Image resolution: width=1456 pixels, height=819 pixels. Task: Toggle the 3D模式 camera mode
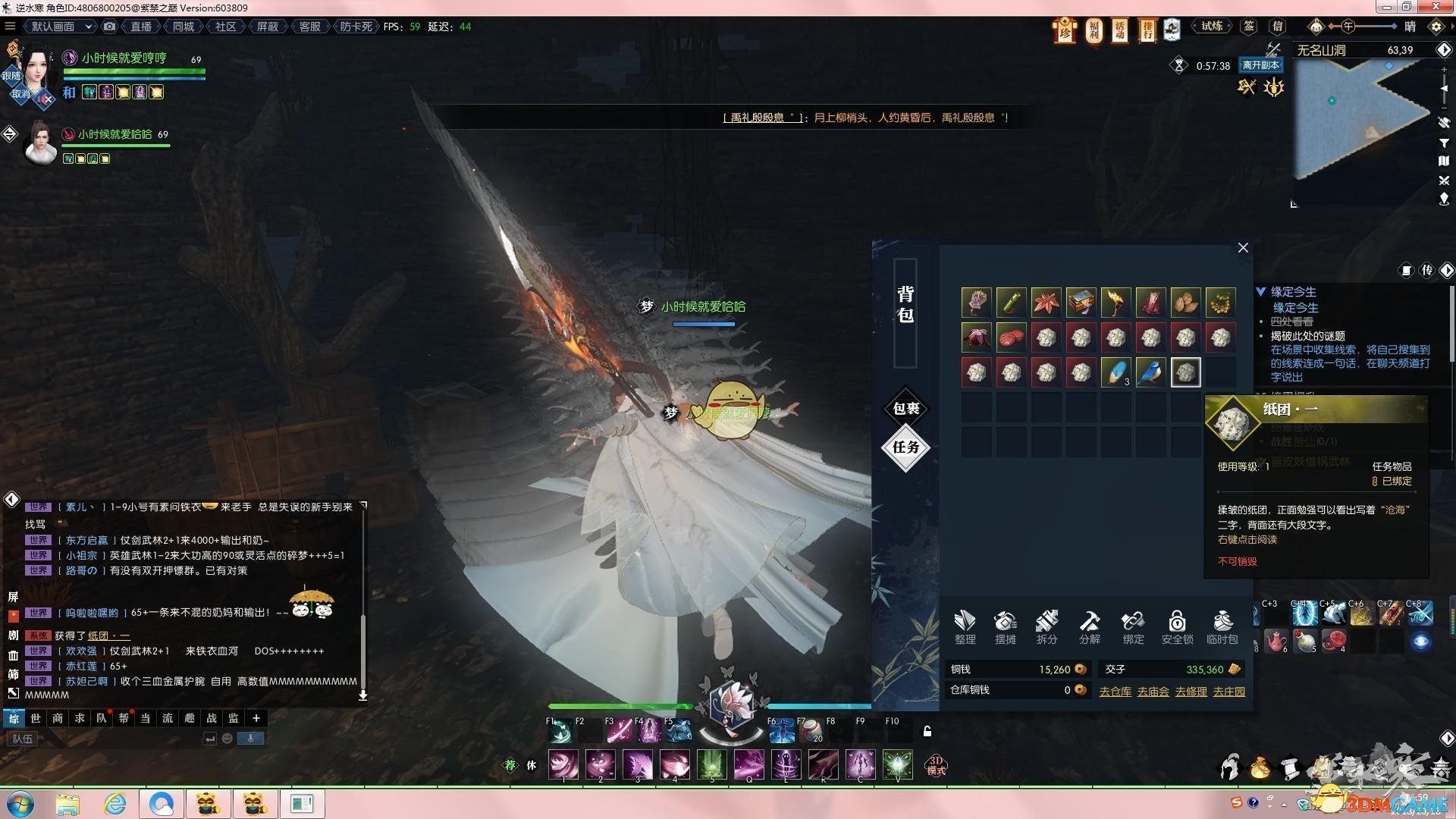[x=936, y=764]
